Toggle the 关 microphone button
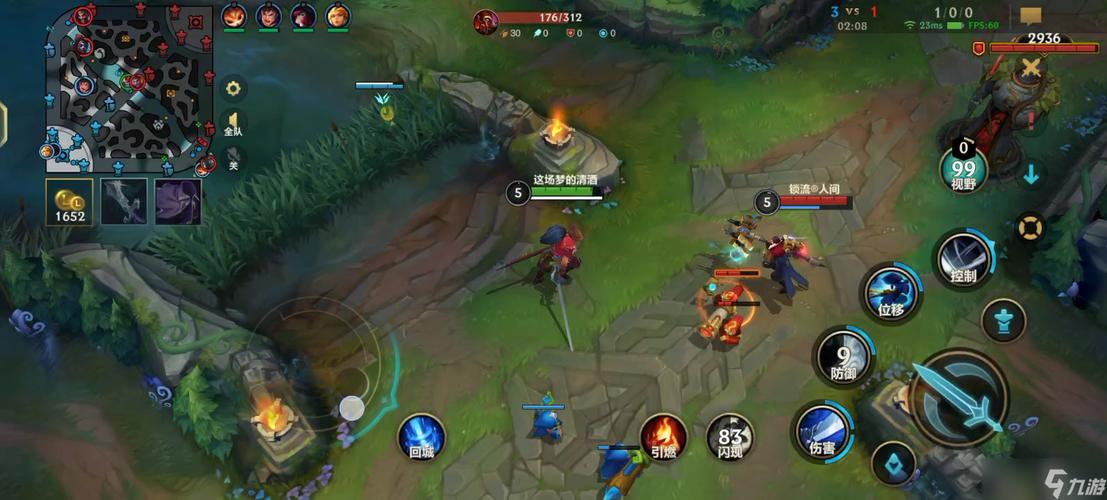 point(233,159)
